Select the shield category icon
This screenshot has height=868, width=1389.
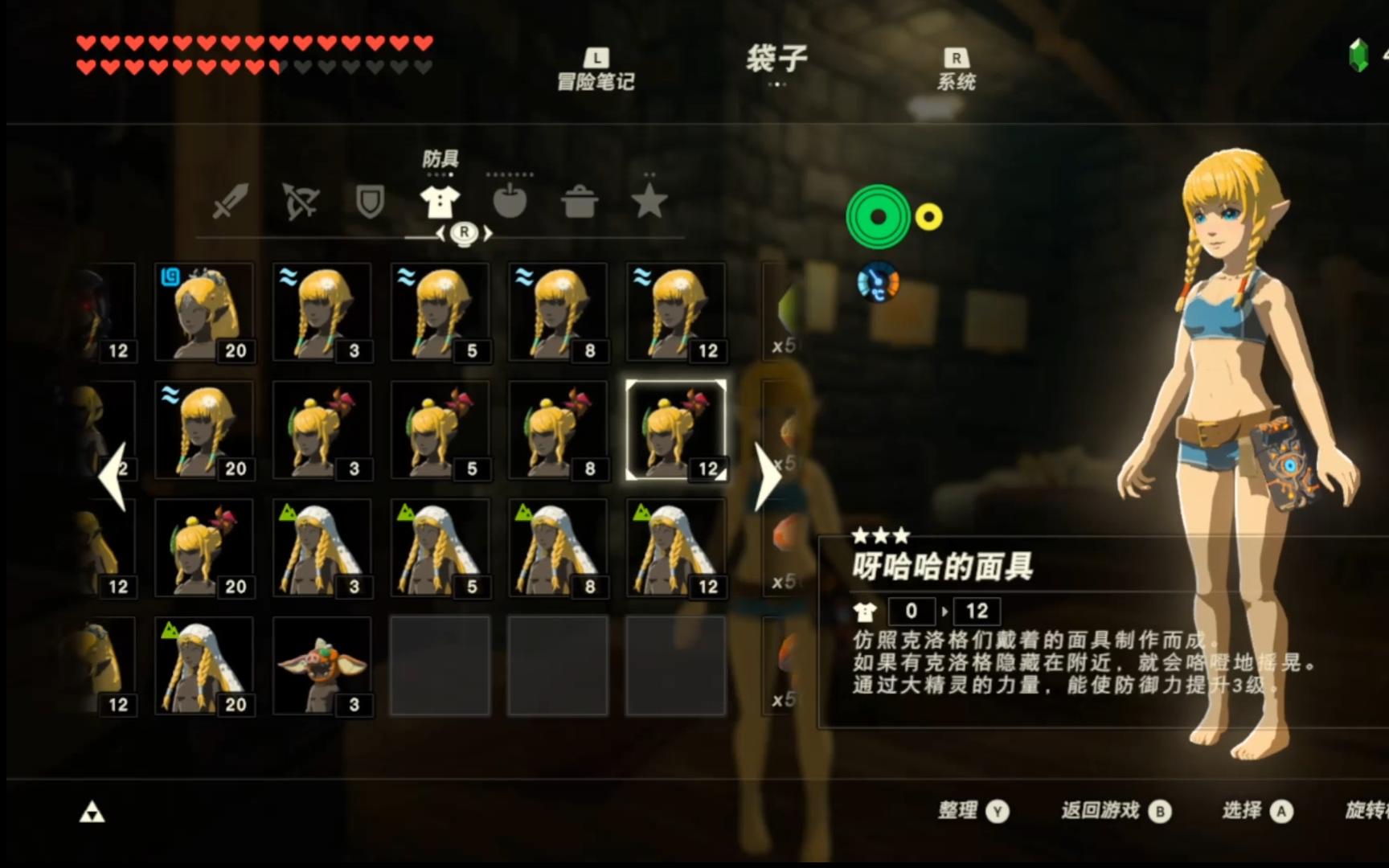point(369,203)
